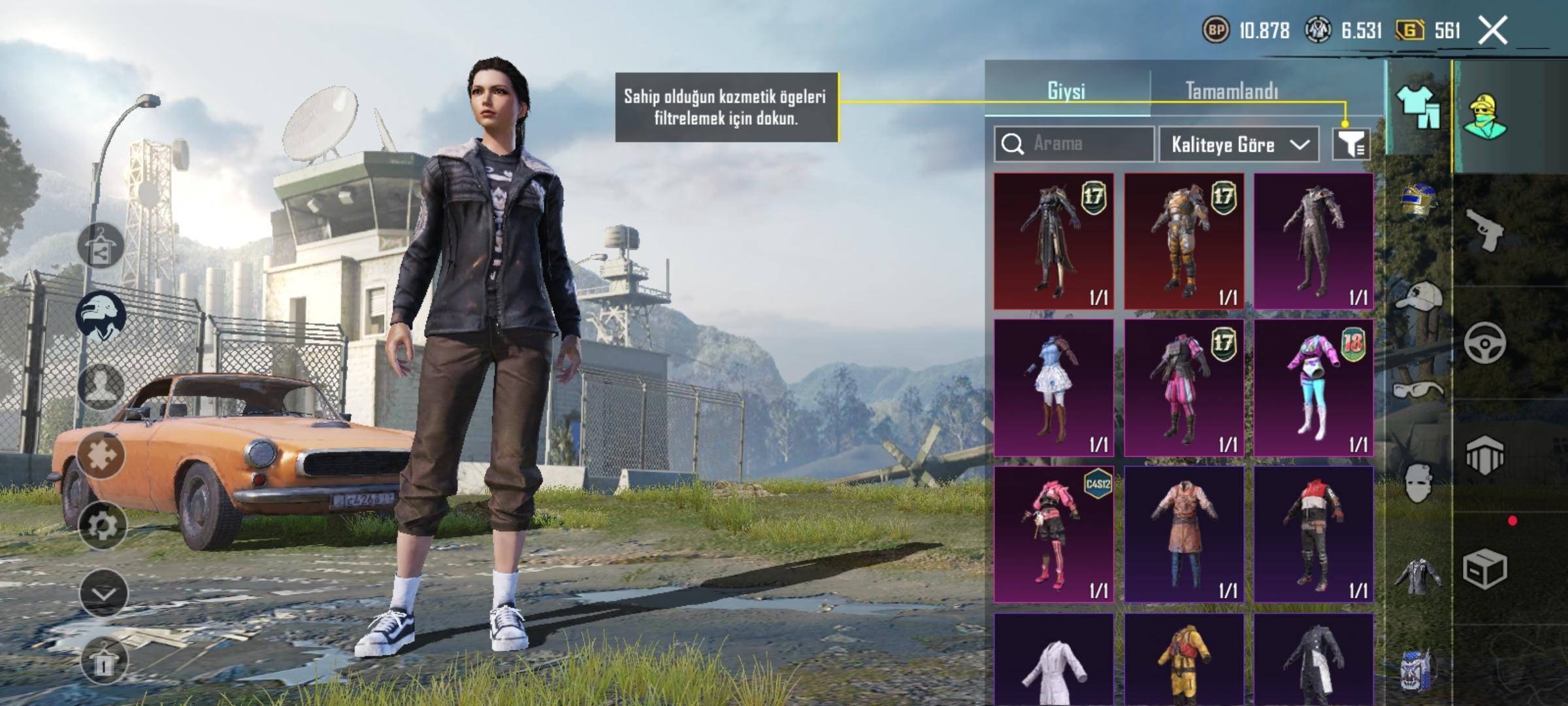Choose the blue and white dress outfit

1054,388
